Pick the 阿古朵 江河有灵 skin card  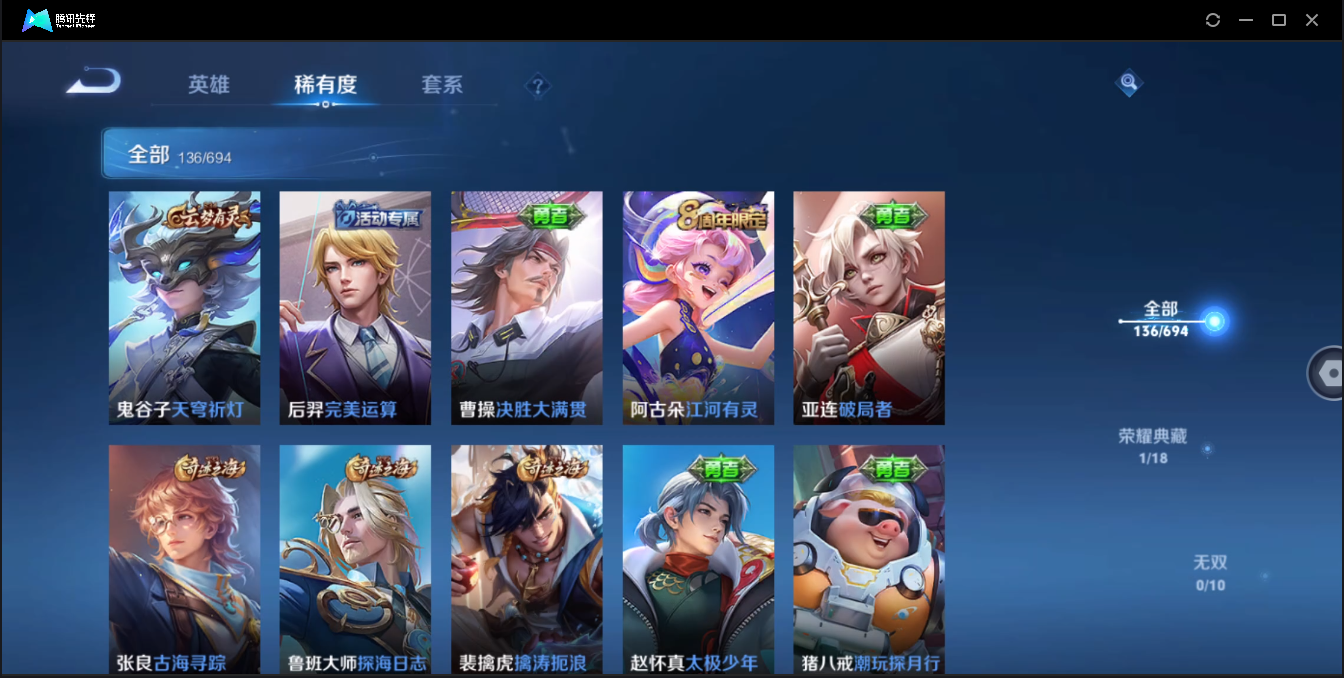(x=698, y=308)
